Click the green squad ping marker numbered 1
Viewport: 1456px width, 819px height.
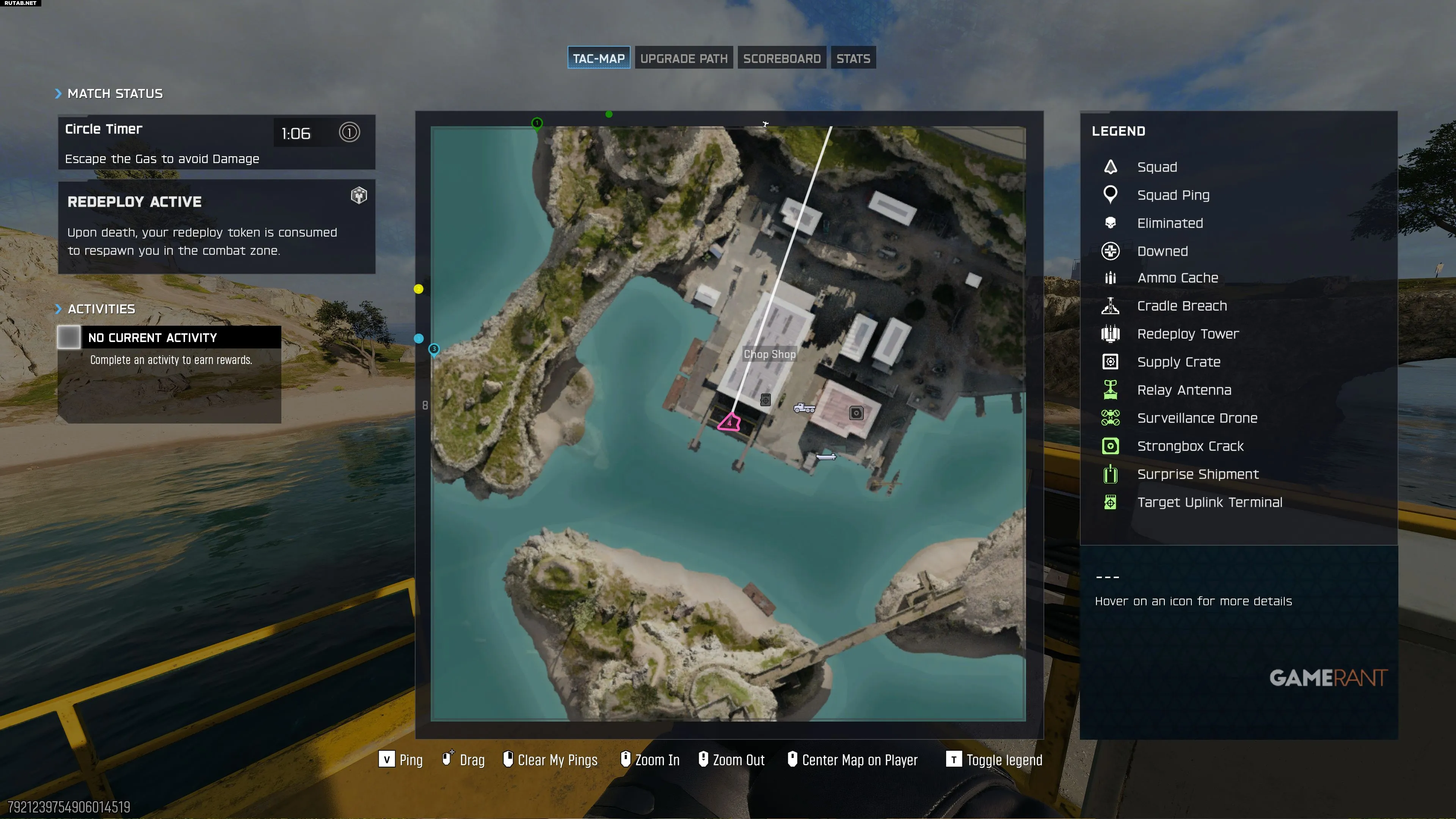click(537, 123)
